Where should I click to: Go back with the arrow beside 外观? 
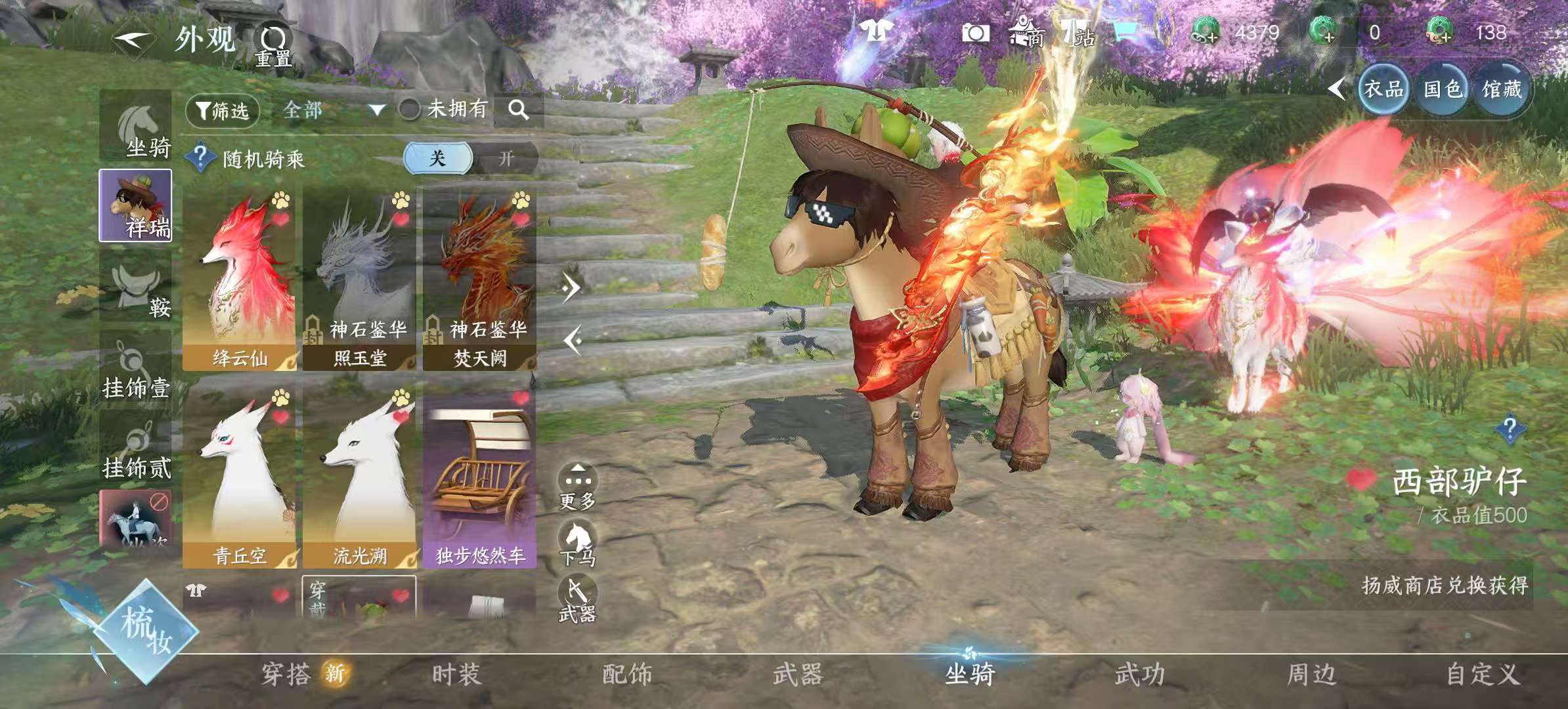pyautogui.click(x=132, y=41)
